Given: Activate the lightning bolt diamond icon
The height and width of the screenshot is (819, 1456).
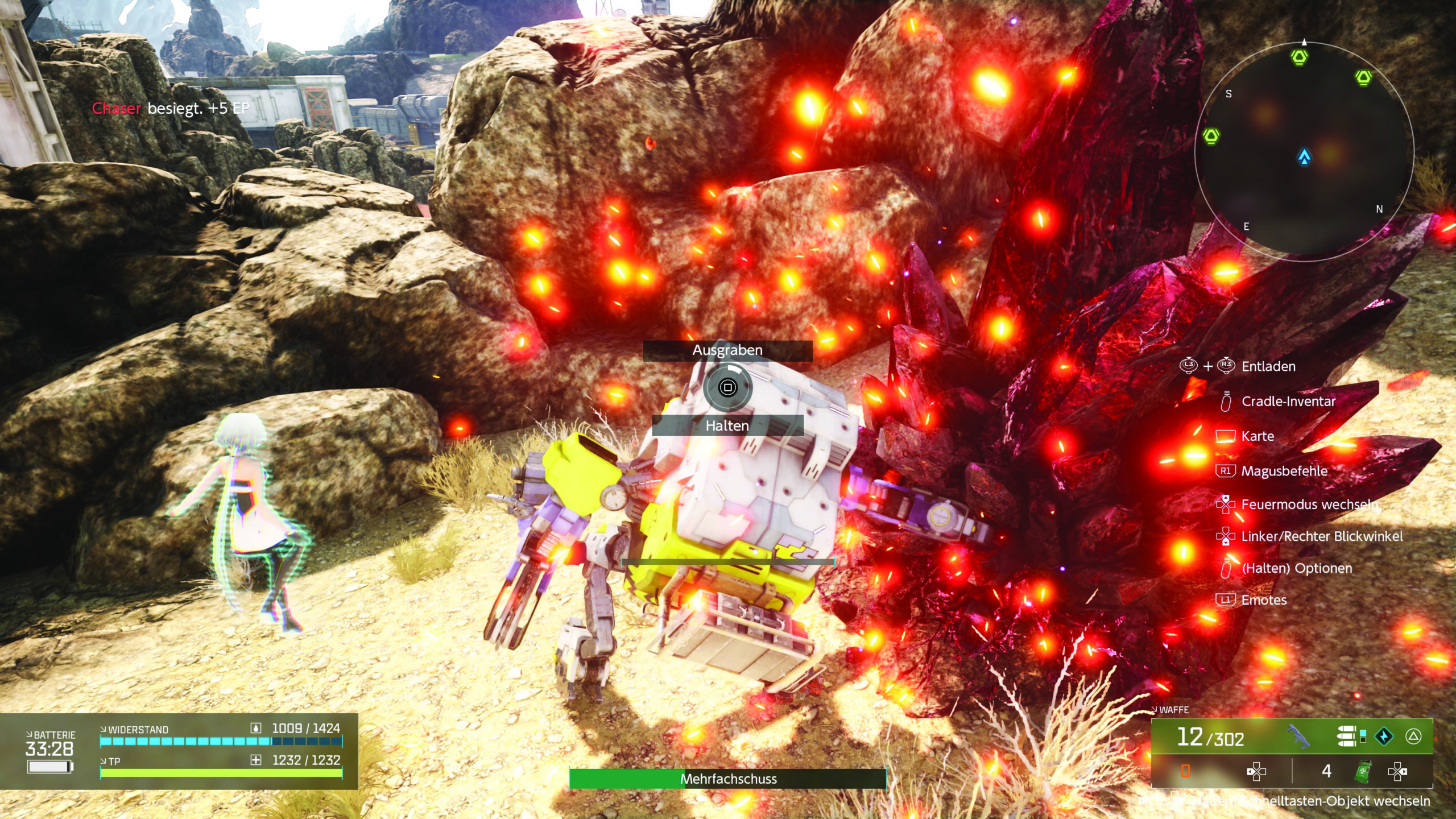Looking at the screenshot, I should point(1384,737).
